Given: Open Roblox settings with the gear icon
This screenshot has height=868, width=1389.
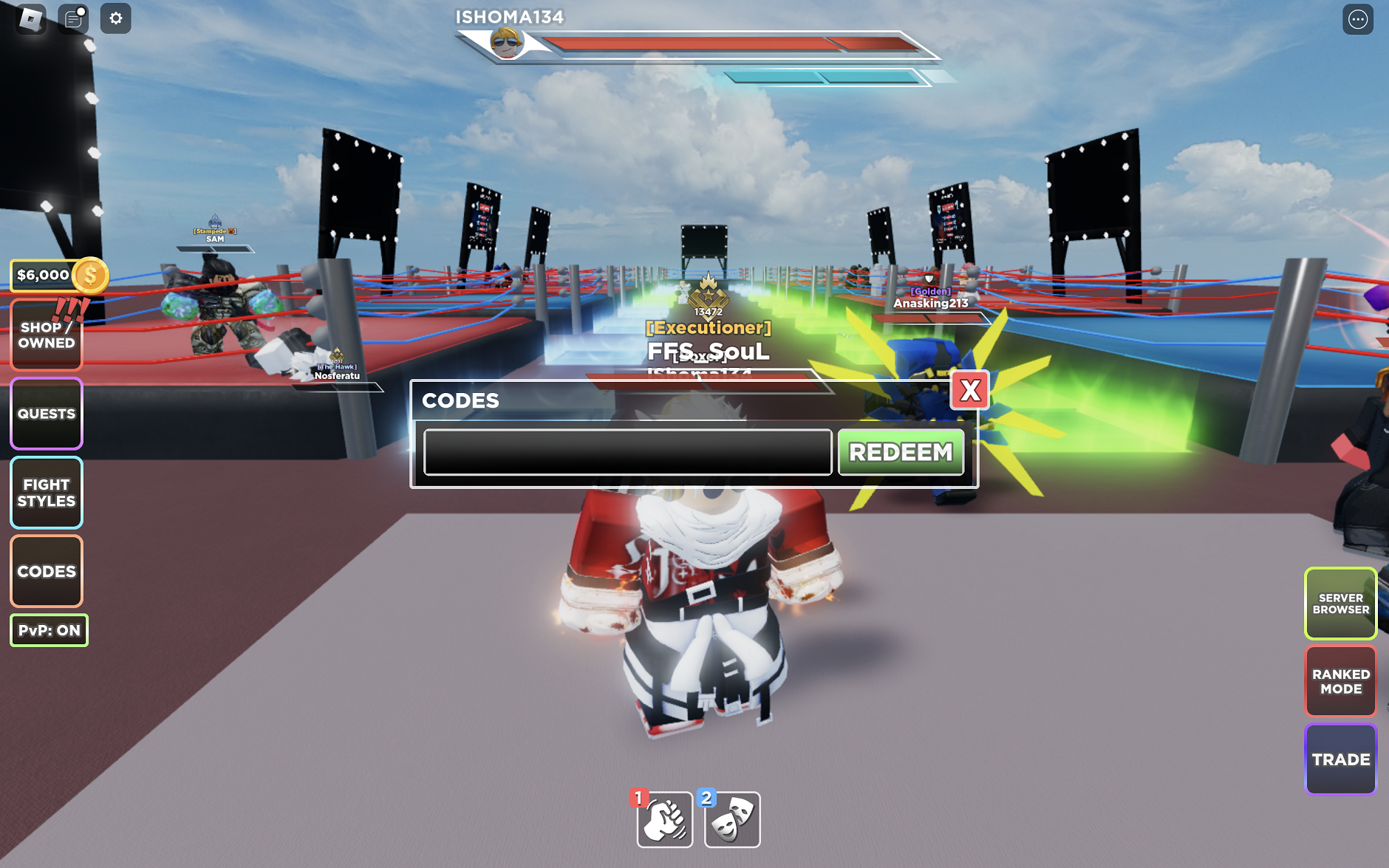Looking at the screenshot, I should pos(115,18).
